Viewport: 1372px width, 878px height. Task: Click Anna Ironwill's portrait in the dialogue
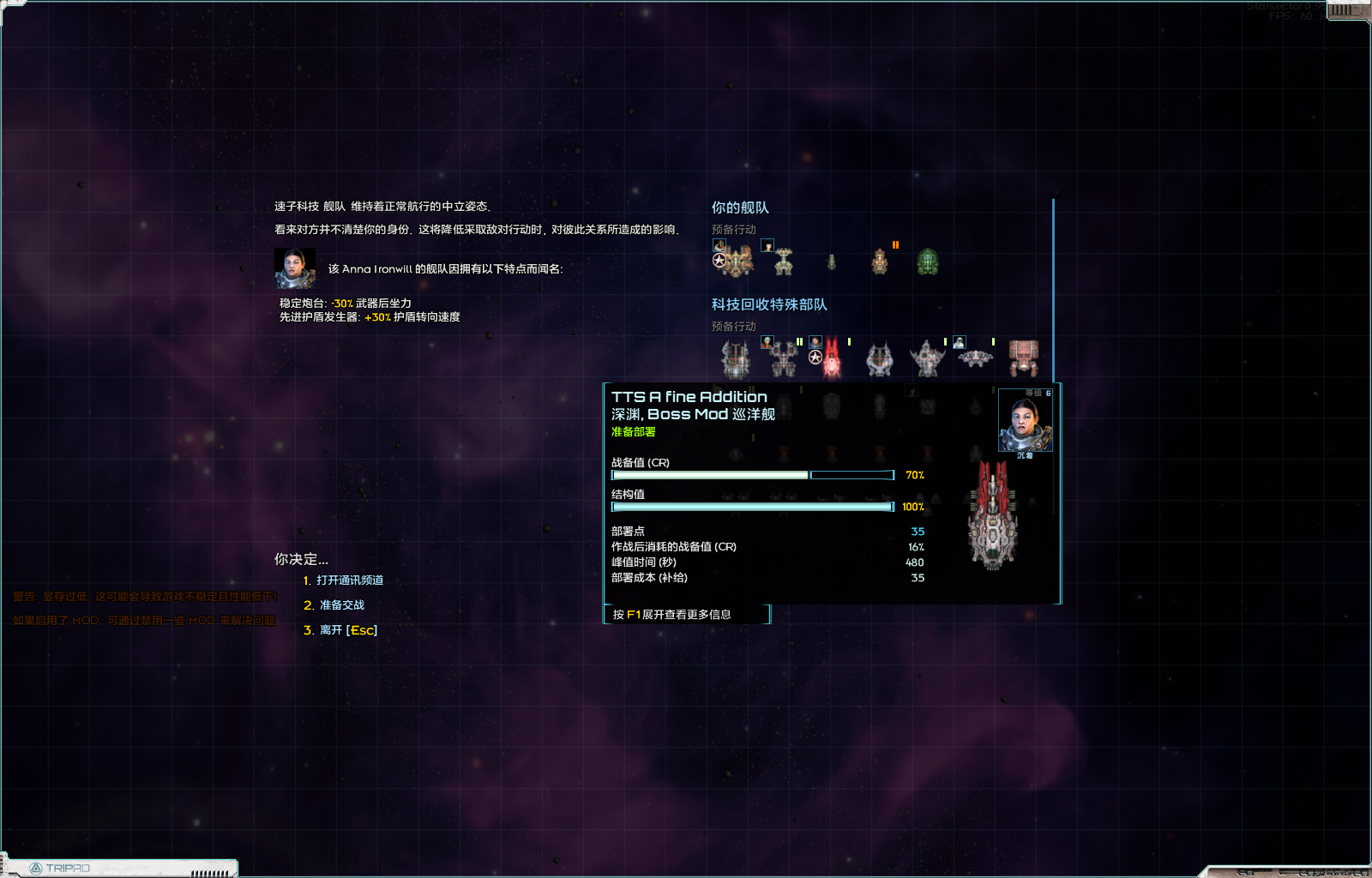point(295,268)
